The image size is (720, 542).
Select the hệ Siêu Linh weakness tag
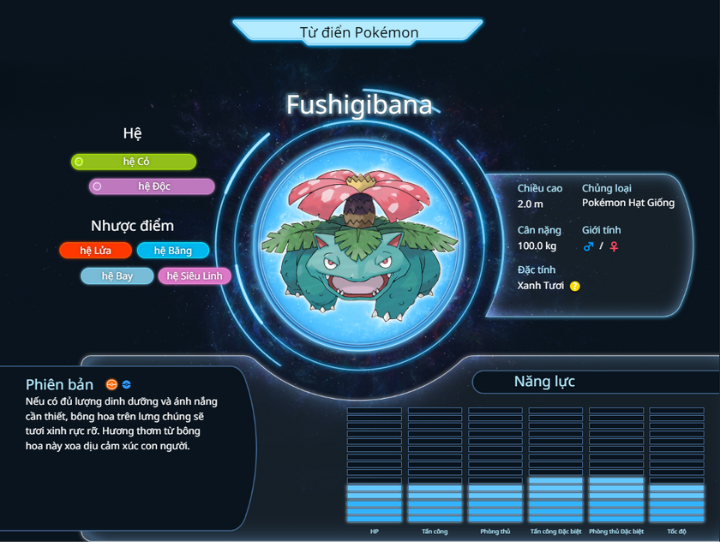click(x=195, y=276)
